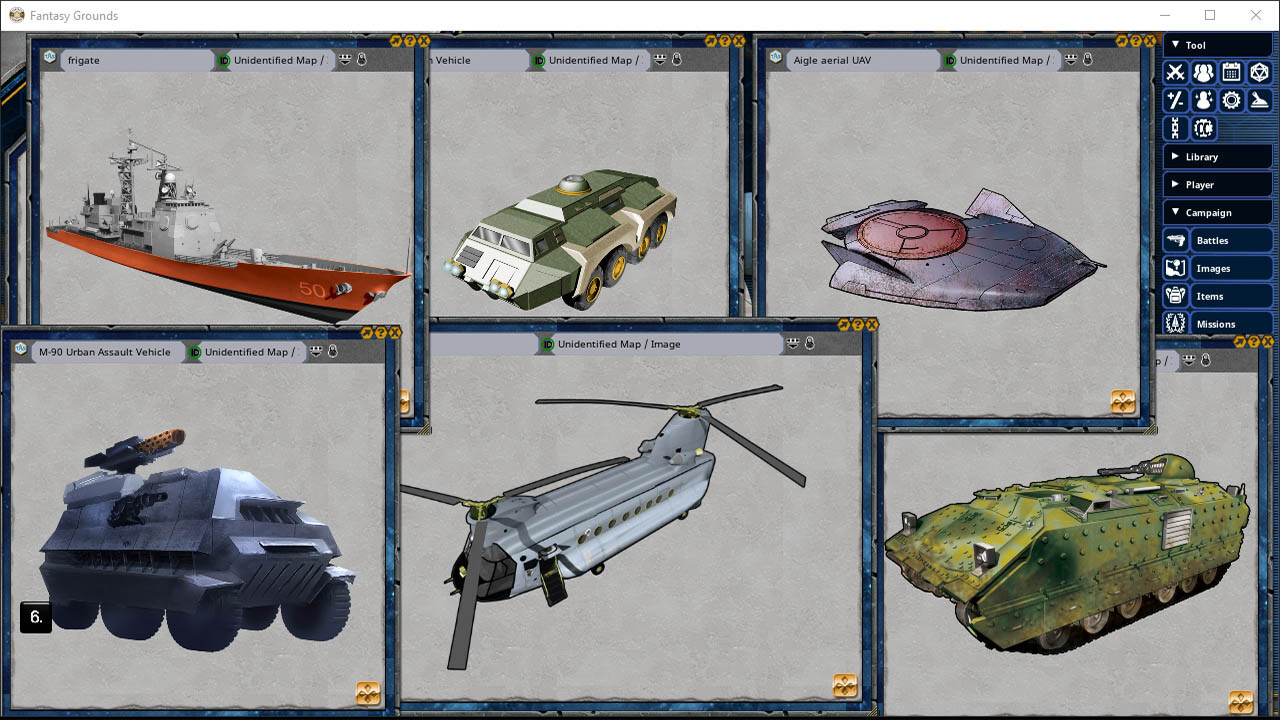Click the Items backpack icon in the sidebar
The width and height of the screenshot is (1280, 720).
tap(1174, 295)
